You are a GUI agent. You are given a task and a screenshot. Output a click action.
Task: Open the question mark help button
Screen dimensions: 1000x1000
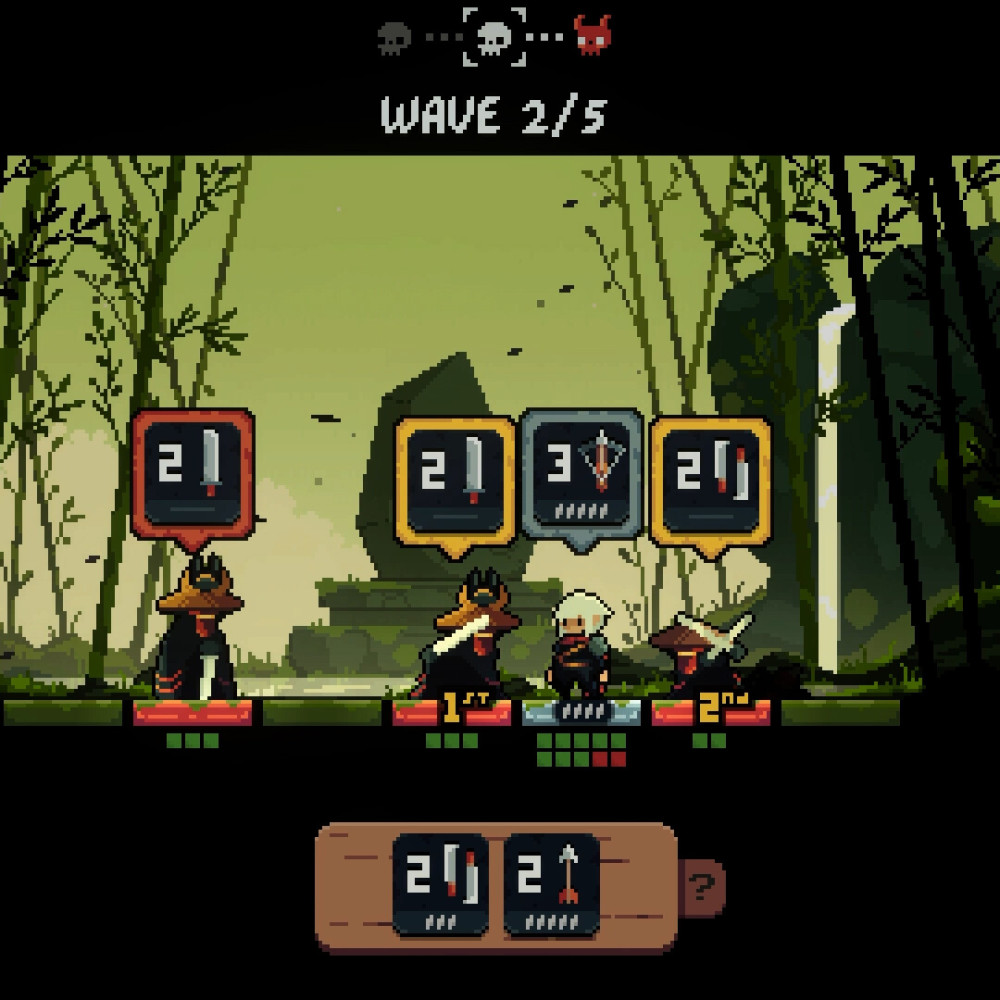coord(704,885)
